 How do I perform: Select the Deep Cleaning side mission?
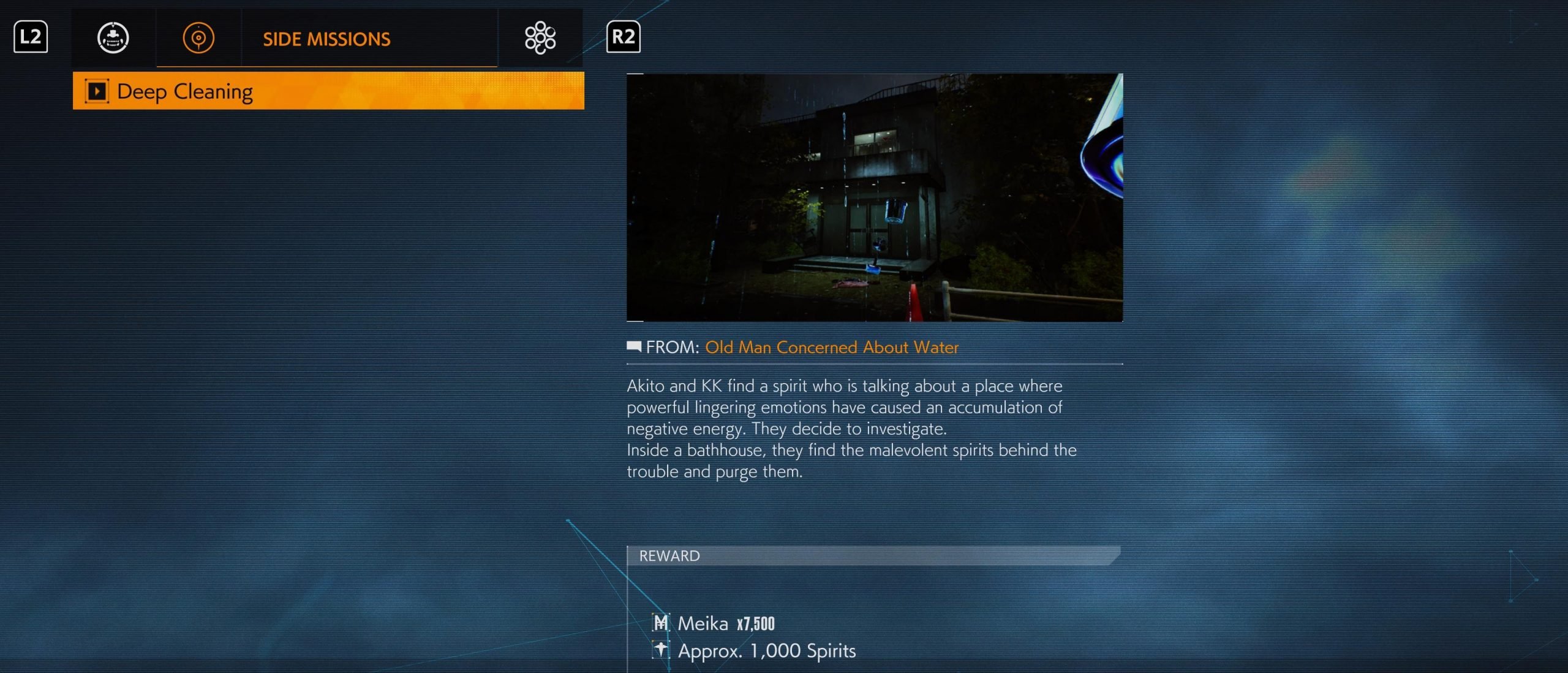tap(328, 91)
